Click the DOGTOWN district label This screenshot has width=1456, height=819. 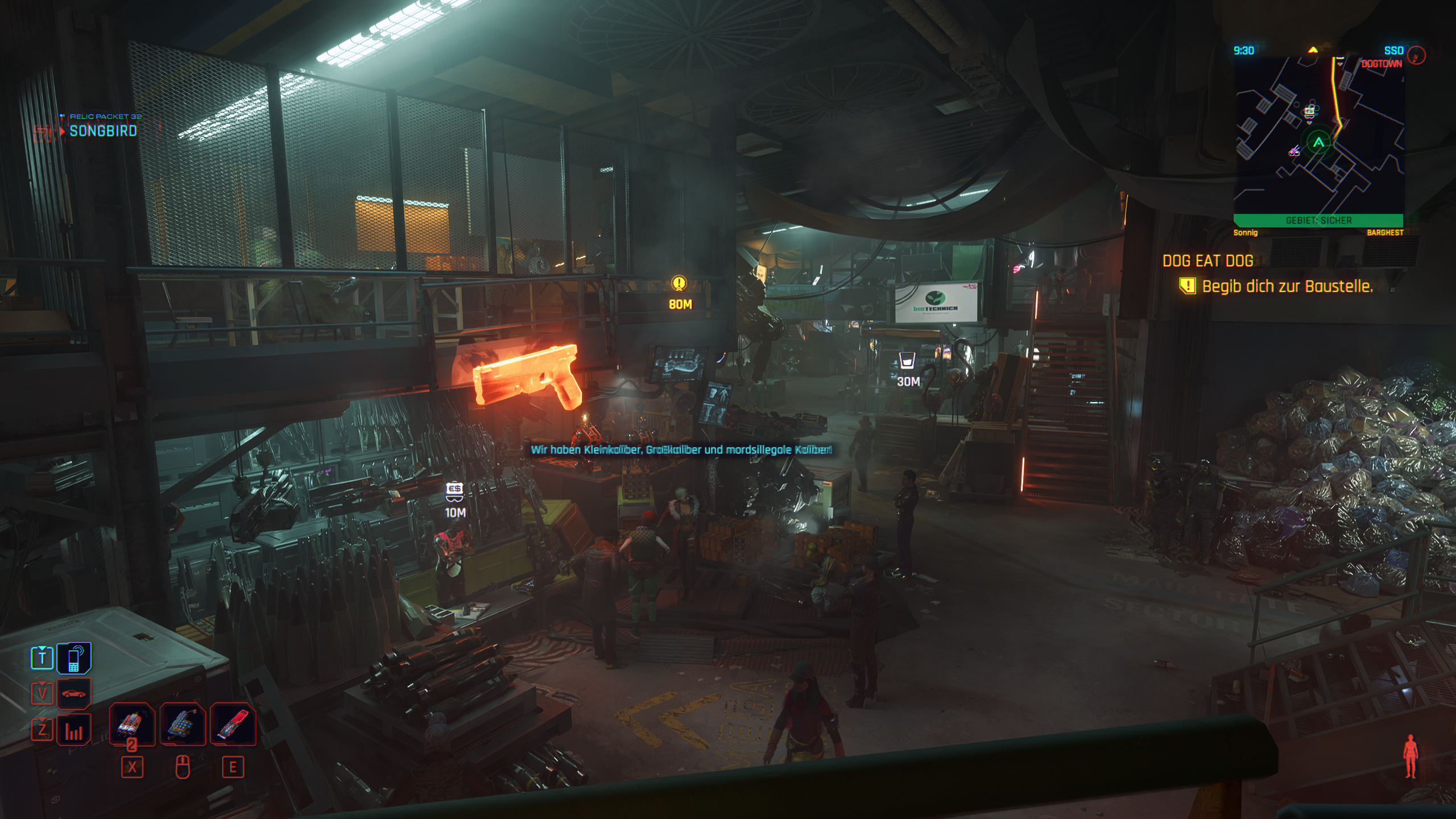pos(1382,63)
